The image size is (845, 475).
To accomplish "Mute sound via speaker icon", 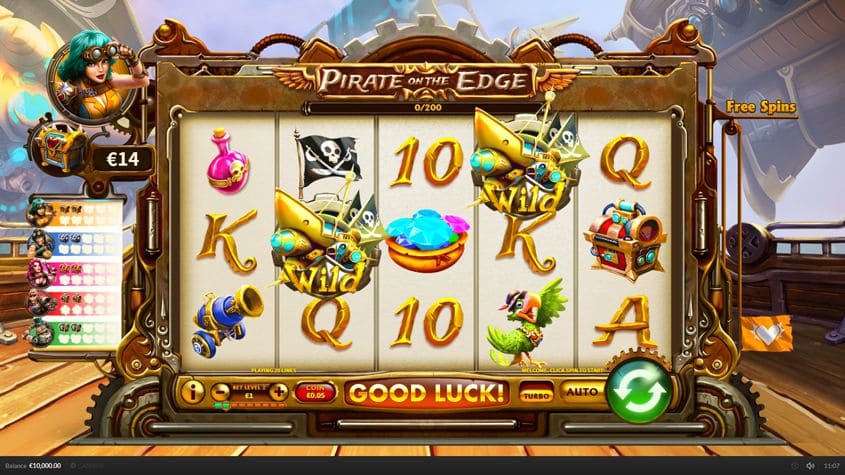I will (810, 466).
